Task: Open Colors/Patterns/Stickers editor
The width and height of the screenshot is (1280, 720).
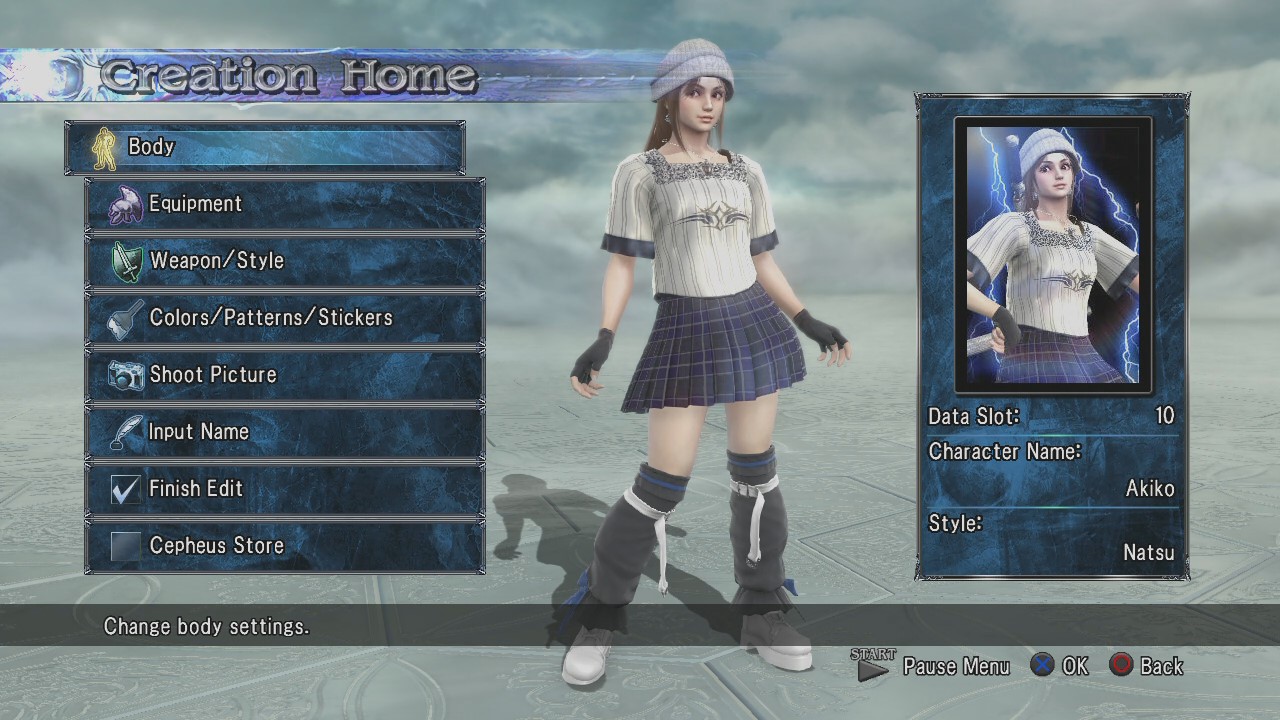Action: (285, 318)
